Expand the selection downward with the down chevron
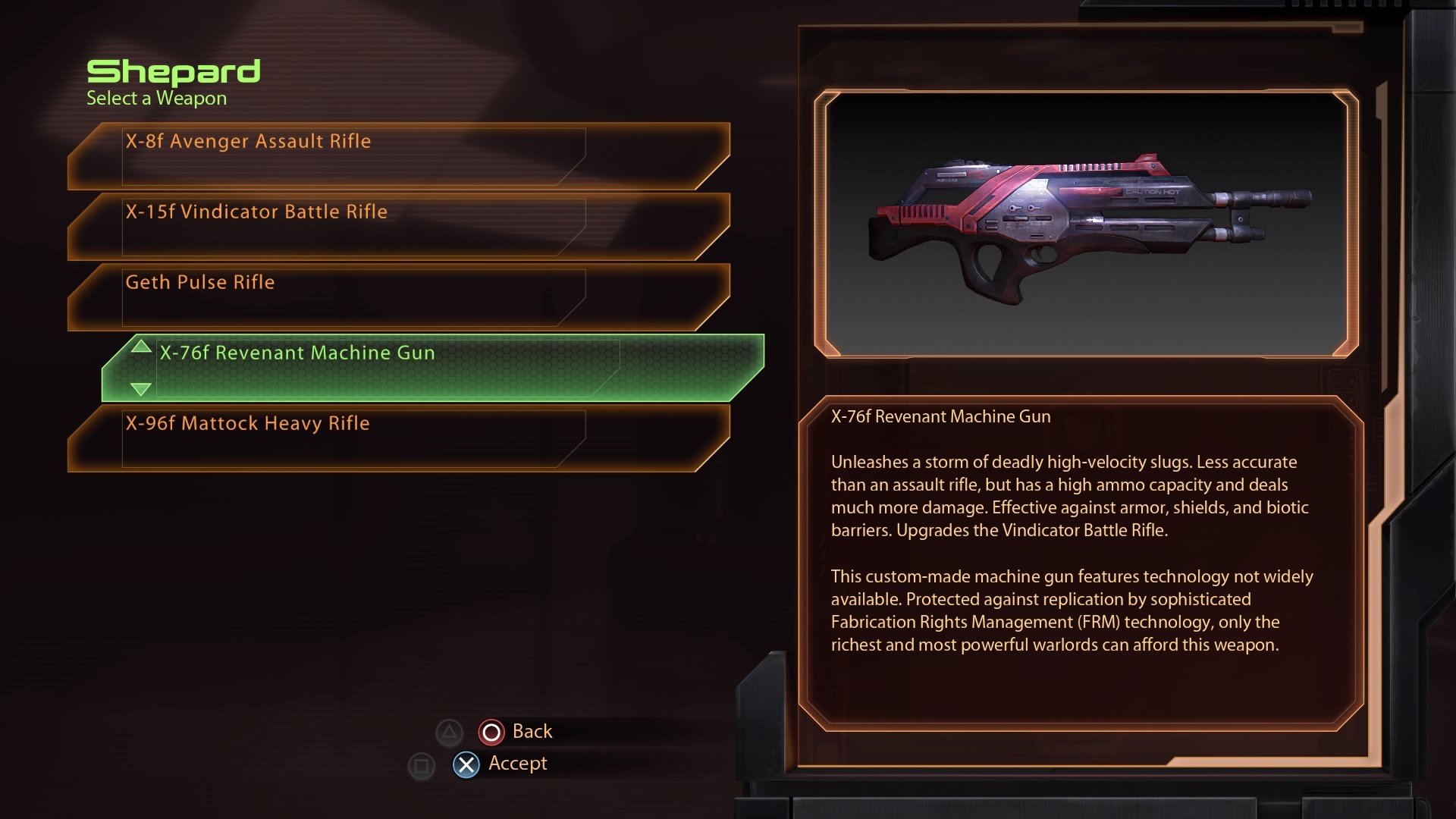The width and height of the screenshot is (1456, 819). (x=140, y=390)
